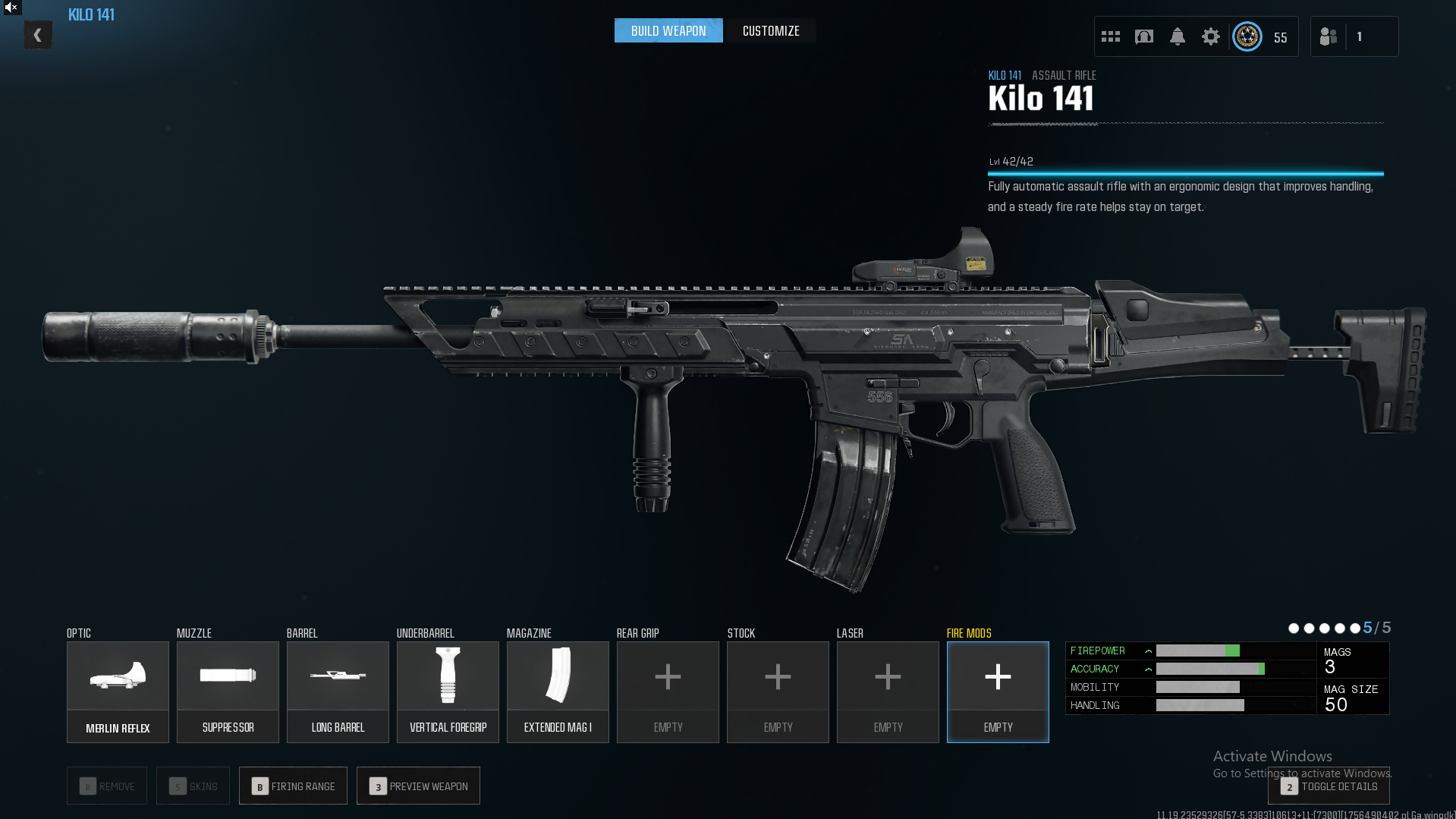Select the Long Barrel slot
Viewport: 1456px width, 819px height.
point(338,691)
